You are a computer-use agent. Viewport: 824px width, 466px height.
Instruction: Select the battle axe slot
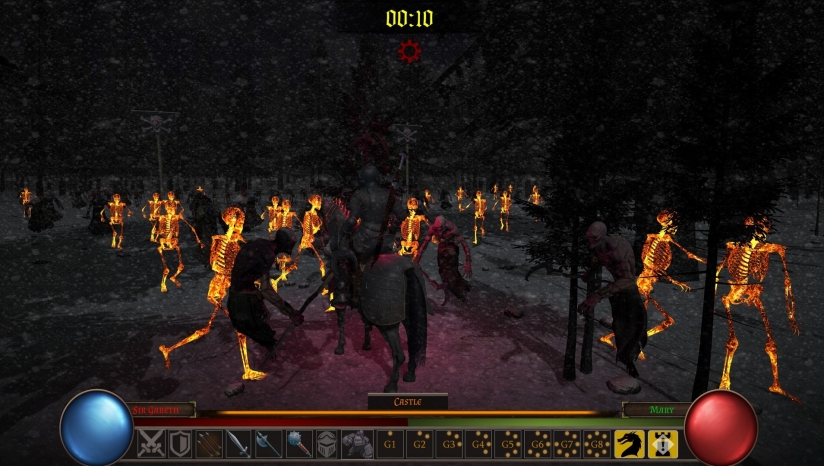click(x=268, y=443)
